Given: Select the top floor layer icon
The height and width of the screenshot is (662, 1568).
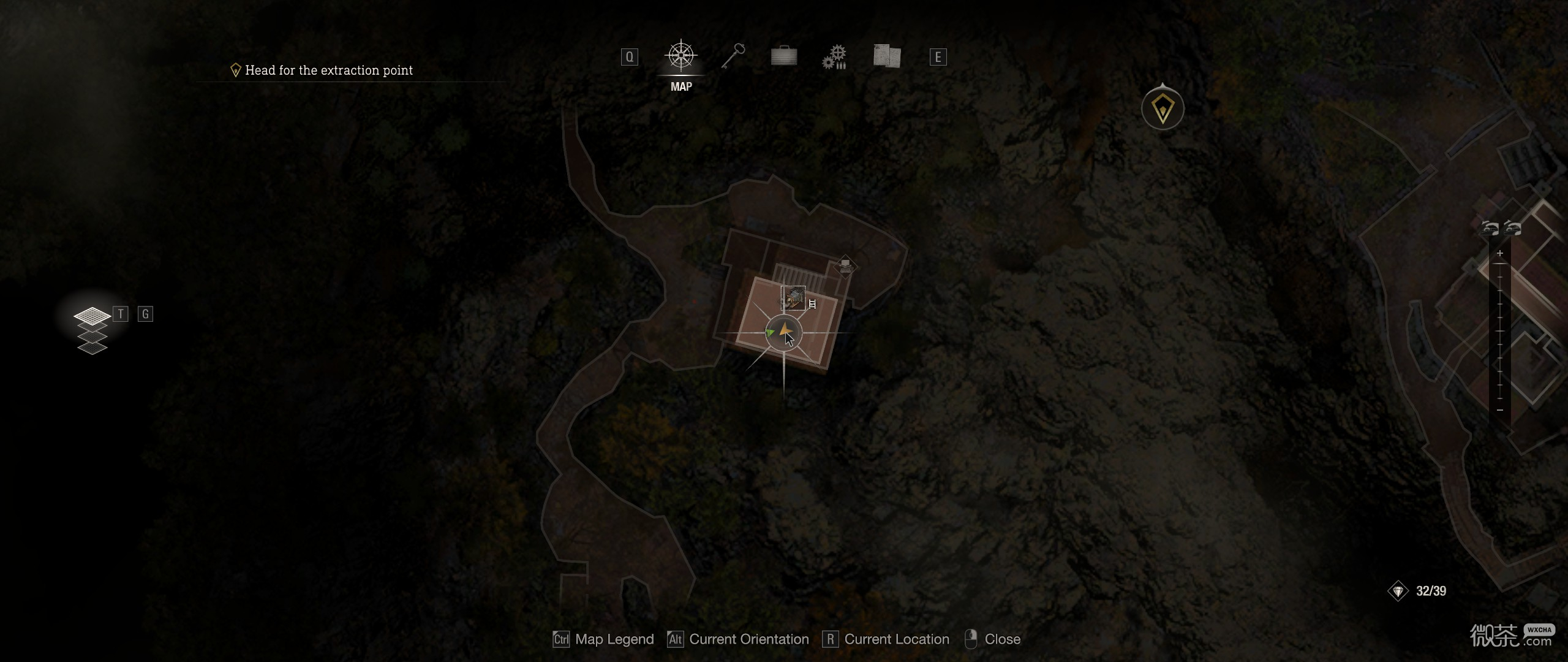Looking at the screenshot, I should [92, 316].
